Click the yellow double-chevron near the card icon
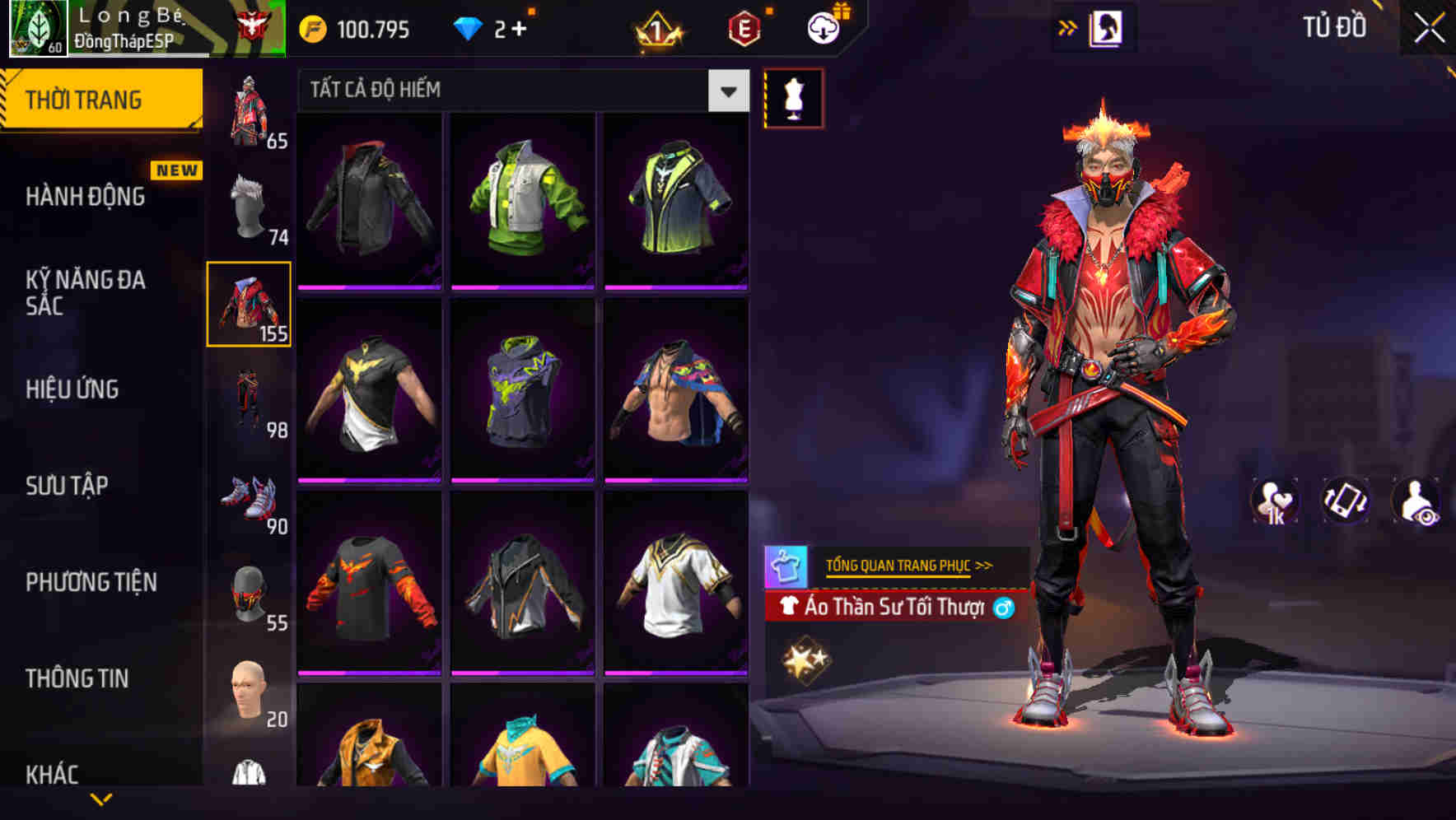The height and width of the screenshot is (820, 1456). tap(1068, 26)
